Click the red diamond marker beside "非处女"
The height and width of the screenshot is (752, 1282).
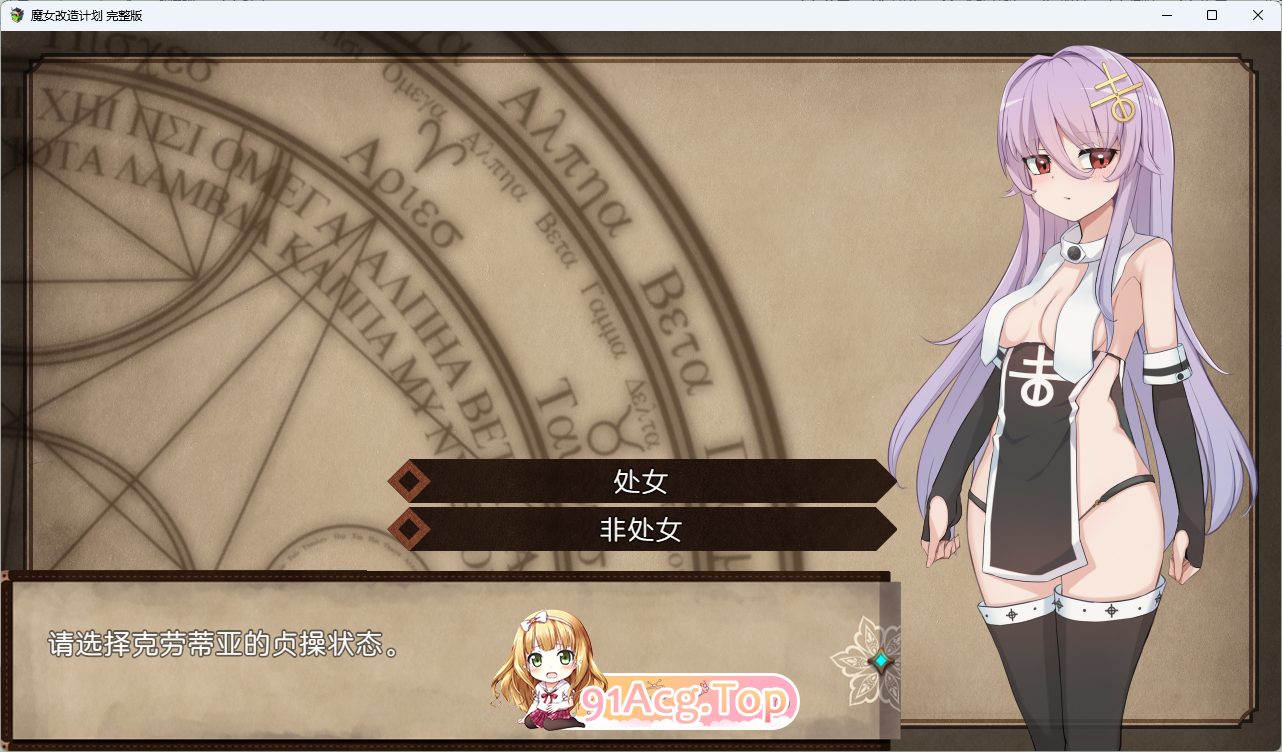tap(409, 530)
